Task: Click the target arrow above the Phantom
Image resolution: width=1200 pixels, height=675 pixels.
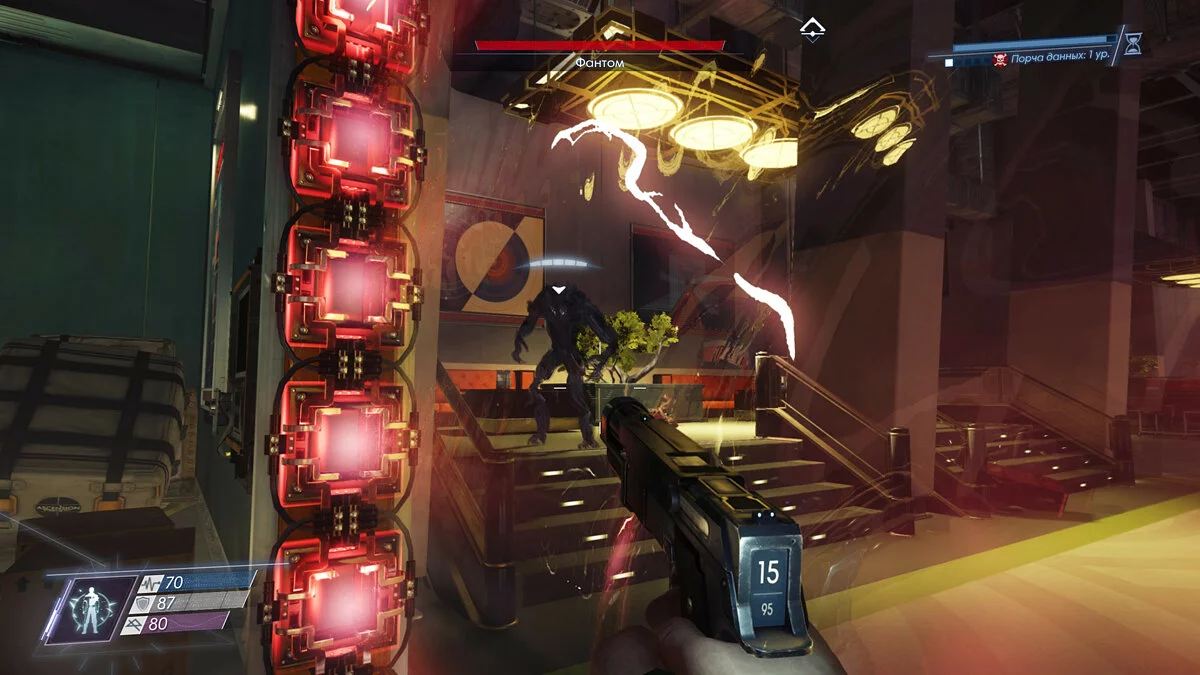Action: [x=562, y=290]
